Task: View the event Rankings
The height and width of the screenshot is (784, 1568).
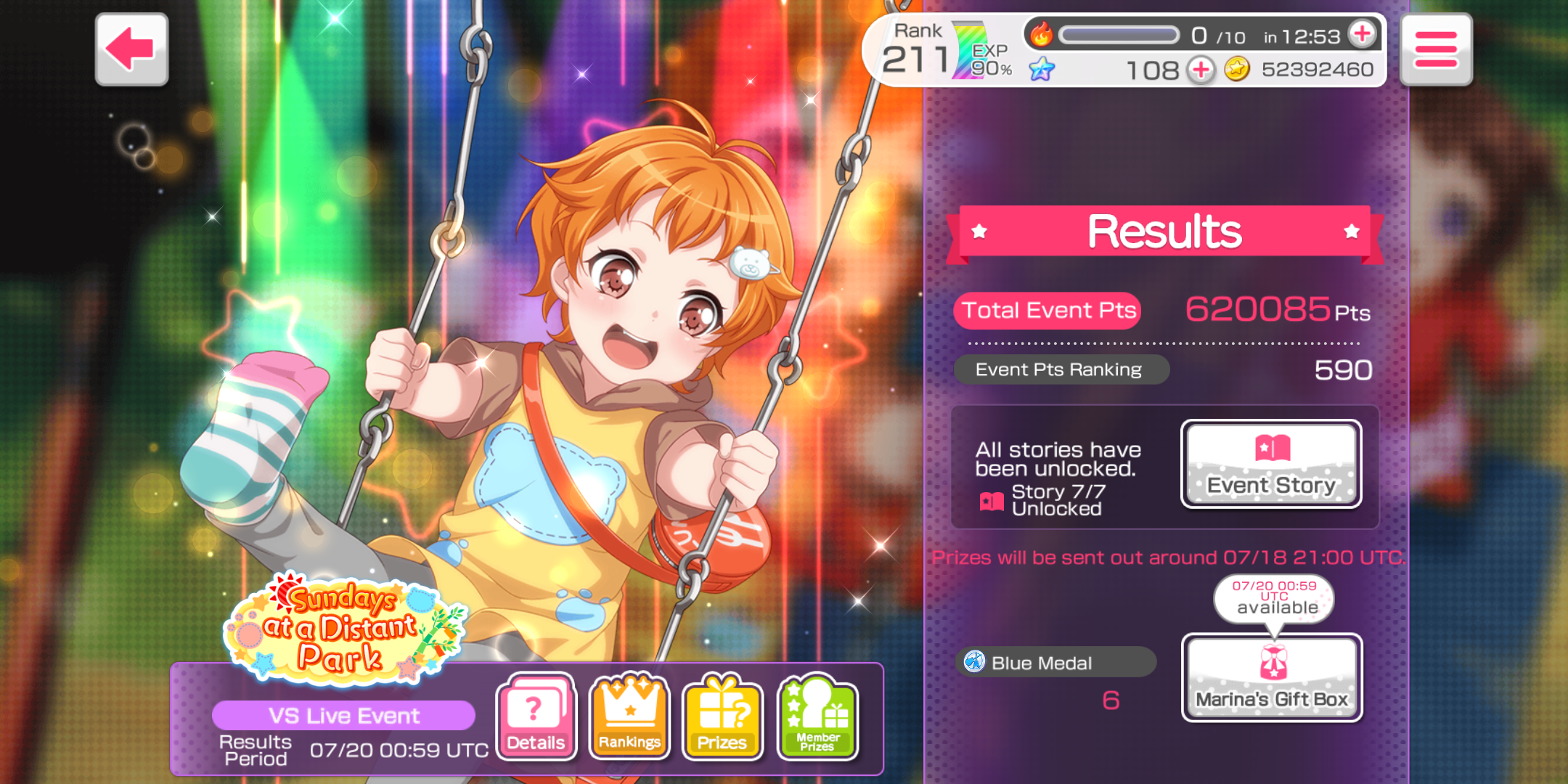Action: pos(629,716)
